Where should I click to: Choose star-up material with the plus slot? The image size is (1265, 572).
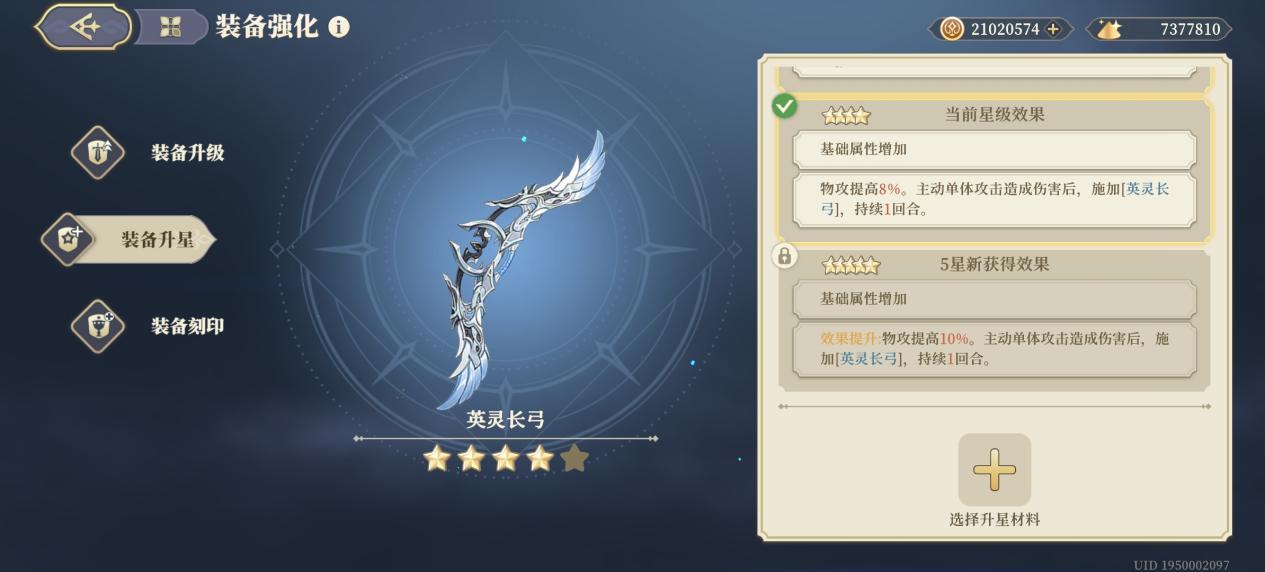click(994, 470)
